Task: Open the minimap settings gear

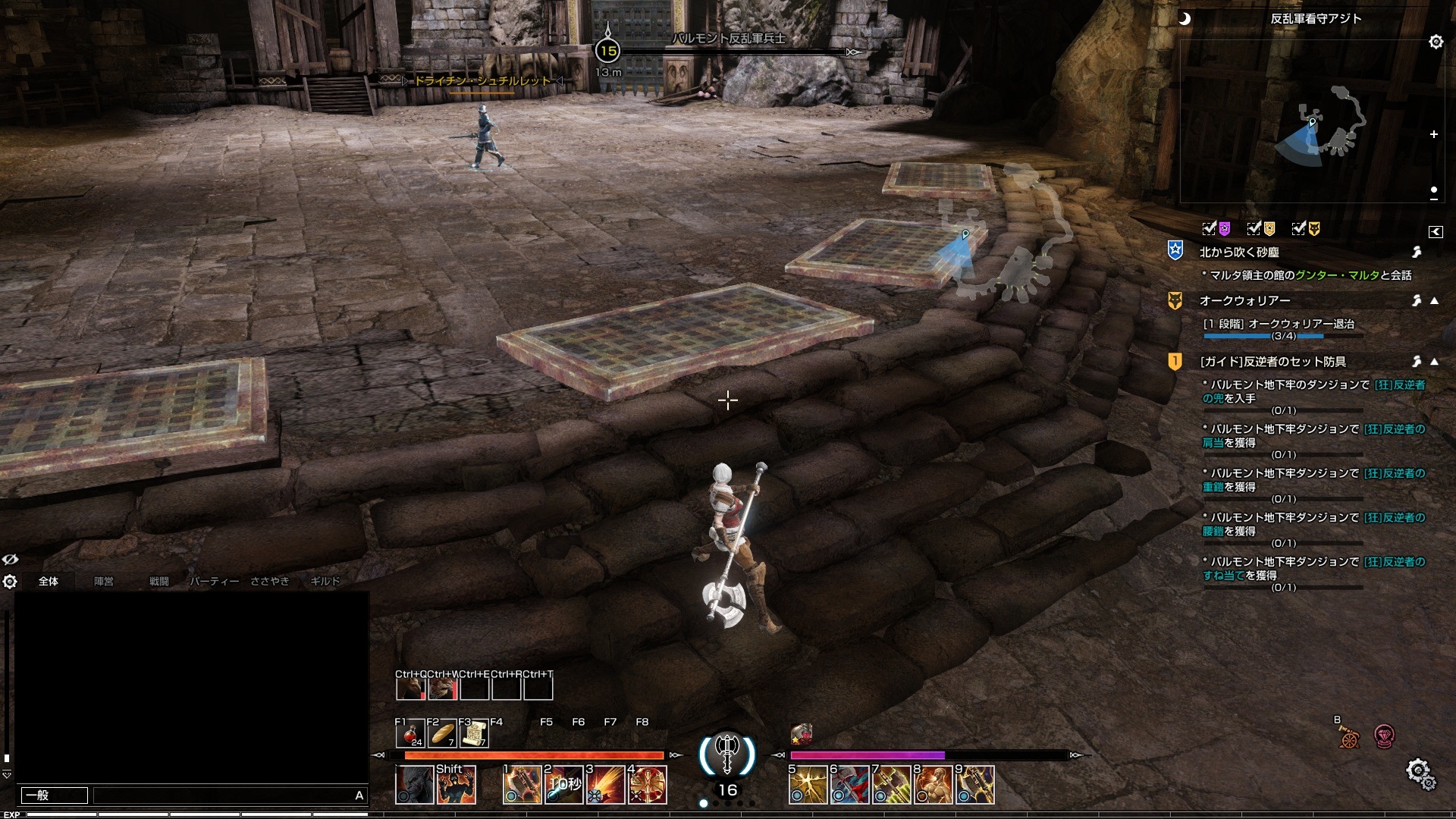Action: tap(1436, 42)
